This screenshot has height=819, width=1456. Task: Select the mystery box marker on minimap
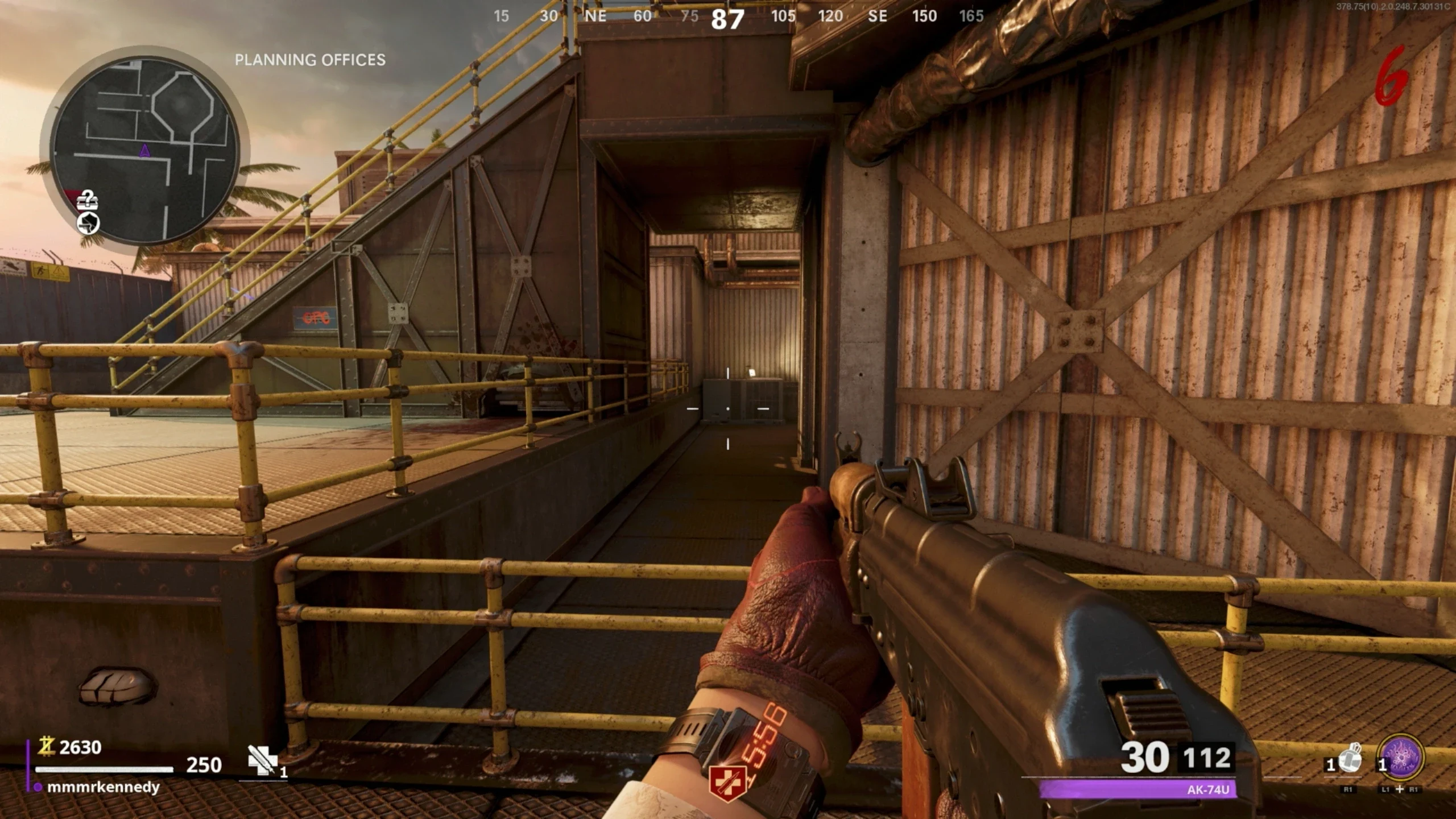[88, 200]
